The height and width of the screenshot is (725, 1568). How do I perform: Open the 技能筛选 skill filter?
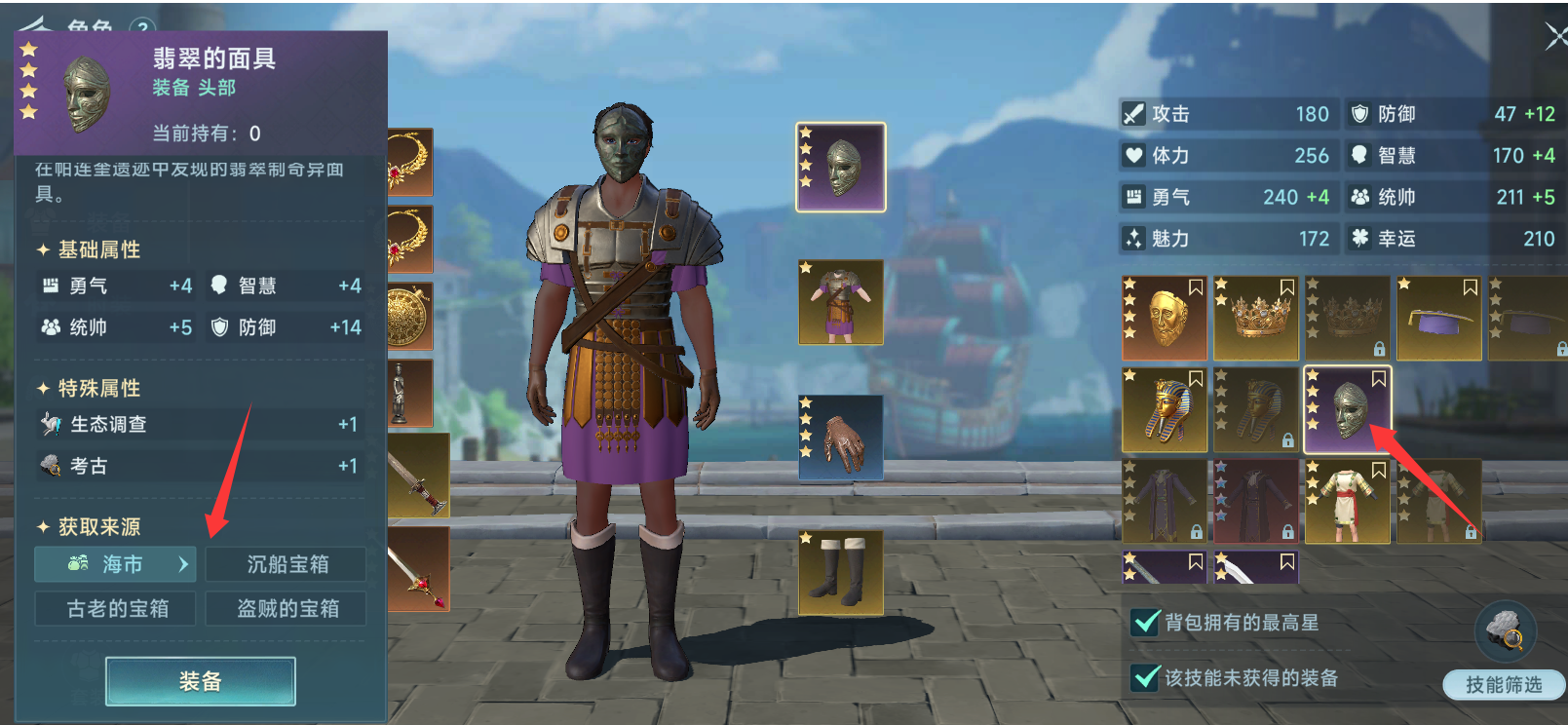pos(1504,684)
